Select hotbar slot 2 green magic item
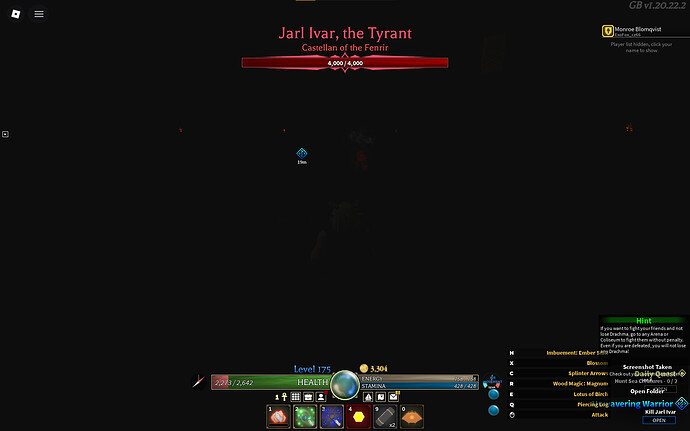 pyautogui.click(x=306, y=417)
